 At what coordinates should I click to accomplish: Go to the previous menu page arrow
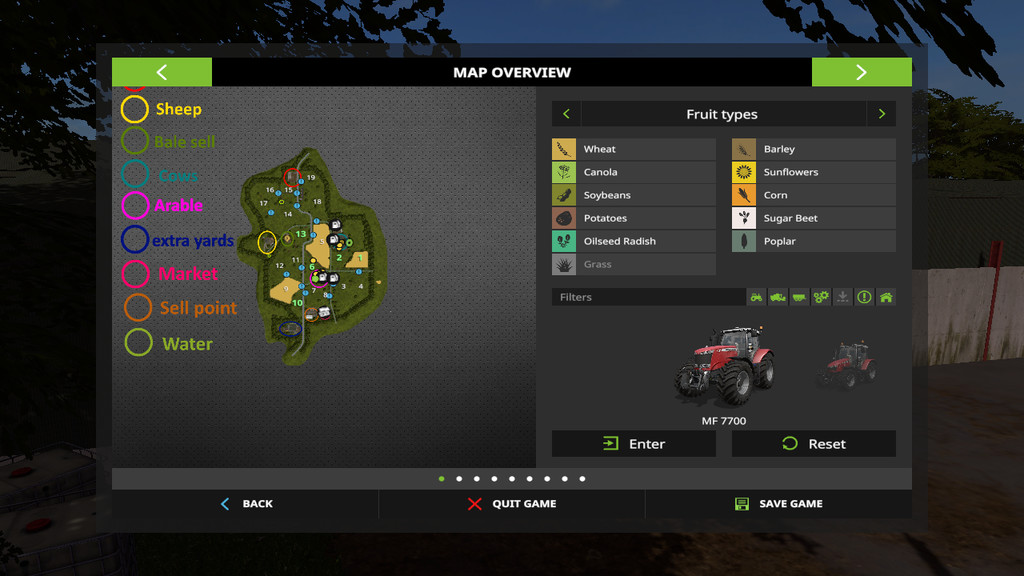click(x=162, y=72)
